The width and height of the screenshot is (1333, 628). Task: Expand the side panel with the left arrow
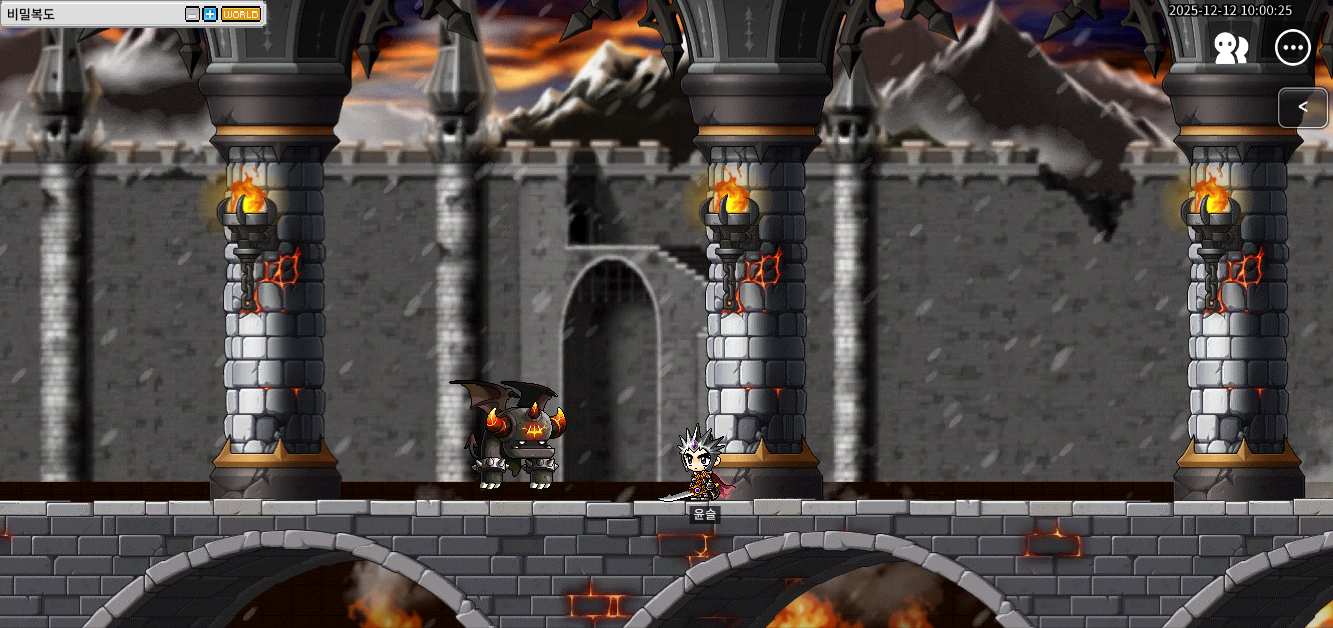point(1302,107)
